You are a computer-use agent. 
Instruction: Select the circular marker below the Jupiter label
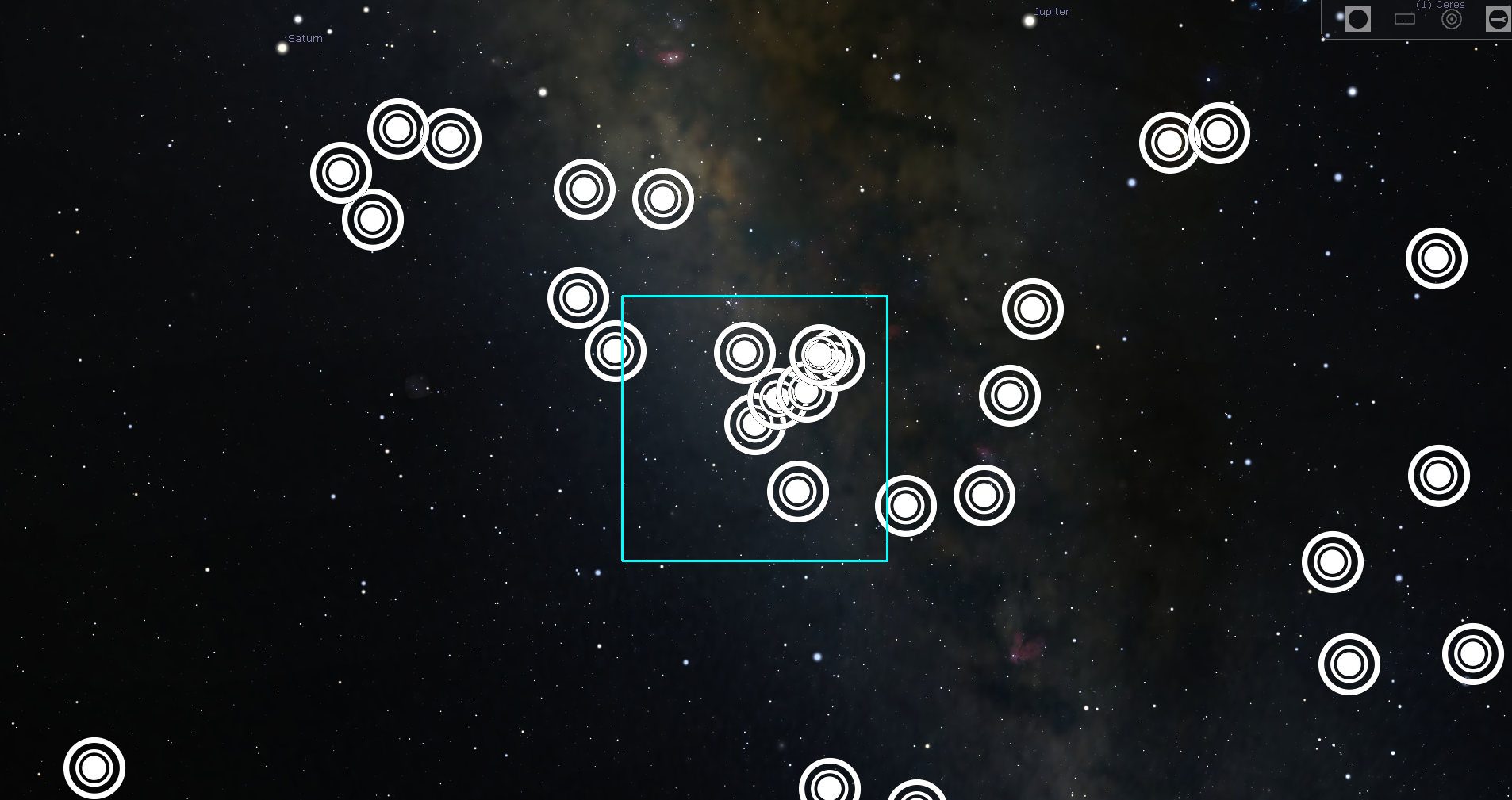coord(1034,310)
